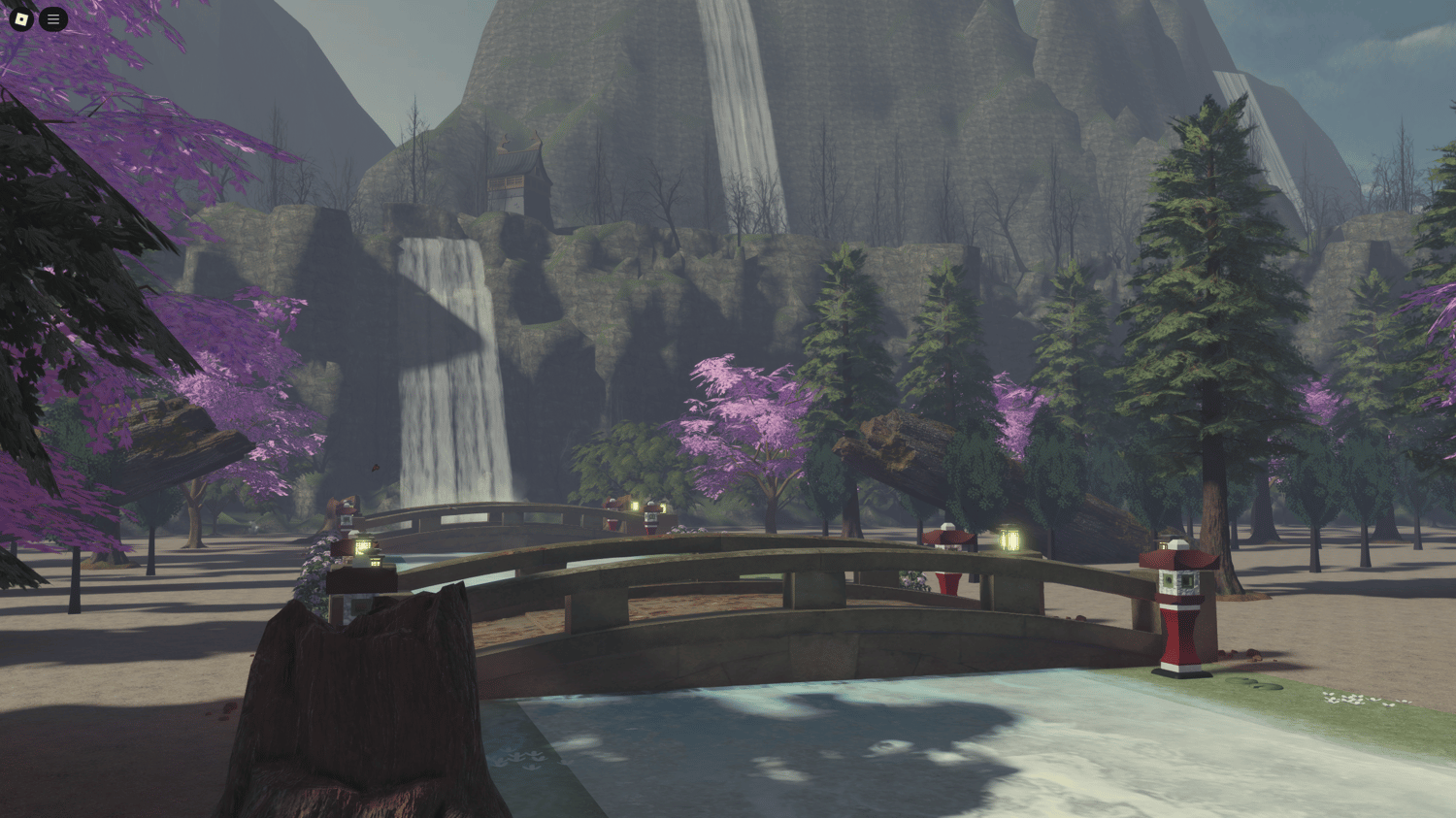The image size is (1456, 818).
Task: Open the Roblox logo menu
Action: pos(21,18)
